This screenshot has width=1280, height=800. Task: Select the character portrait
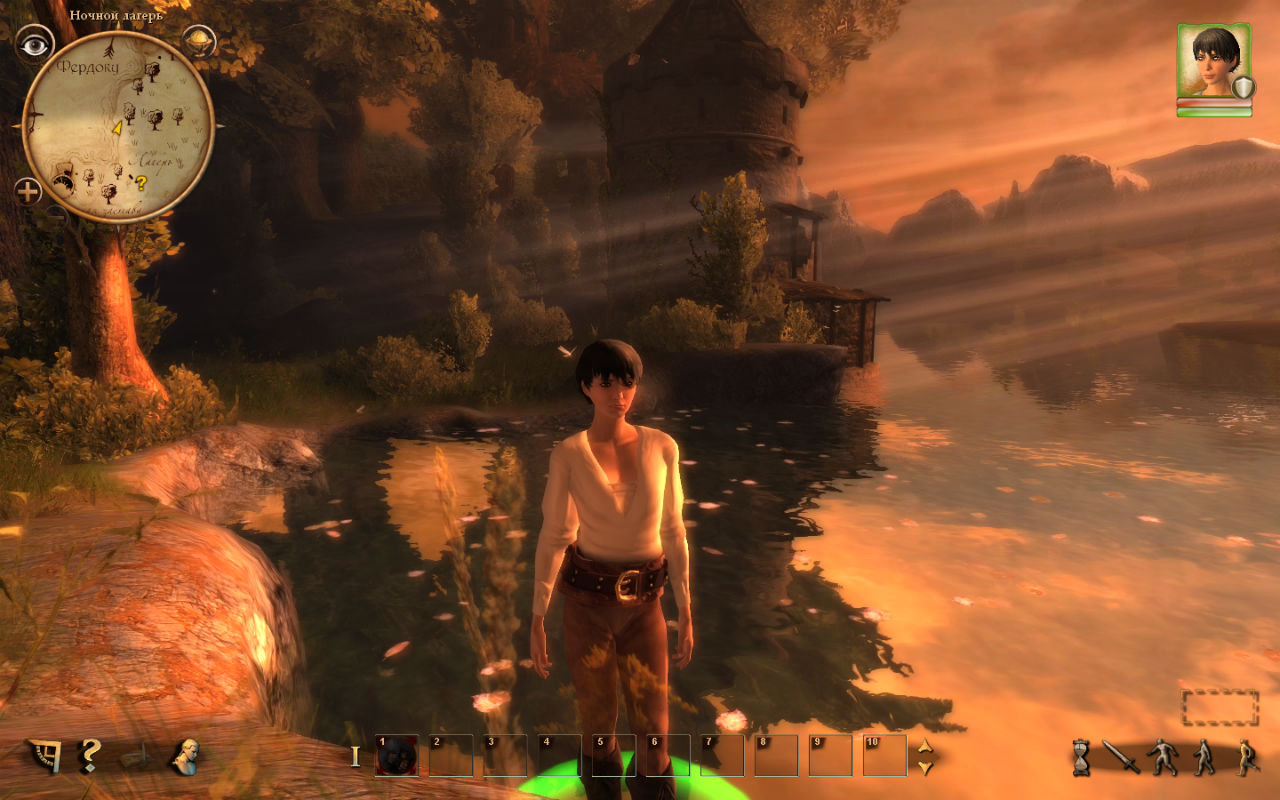(1213, 61)
